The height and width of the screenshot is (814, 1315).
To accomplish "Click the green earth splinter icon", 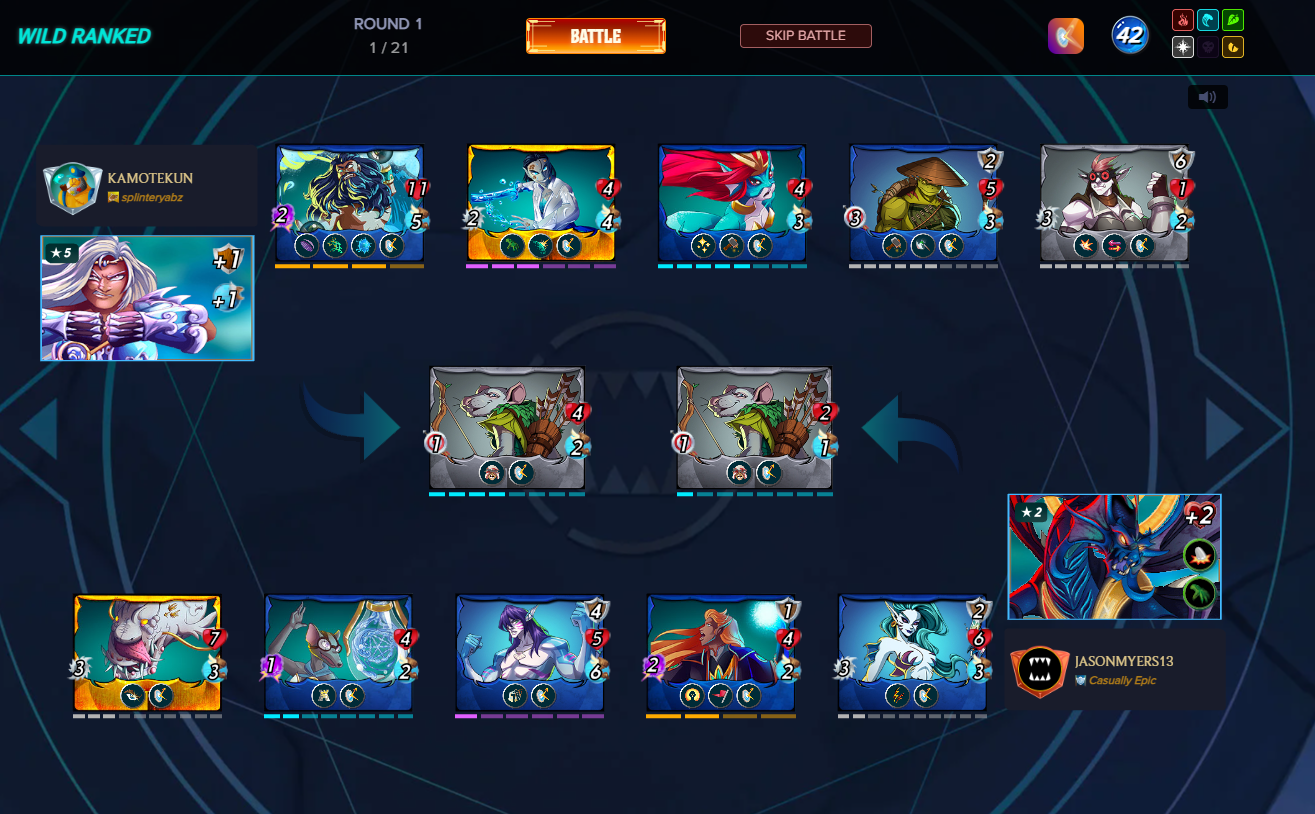I will coord(1233,20).
